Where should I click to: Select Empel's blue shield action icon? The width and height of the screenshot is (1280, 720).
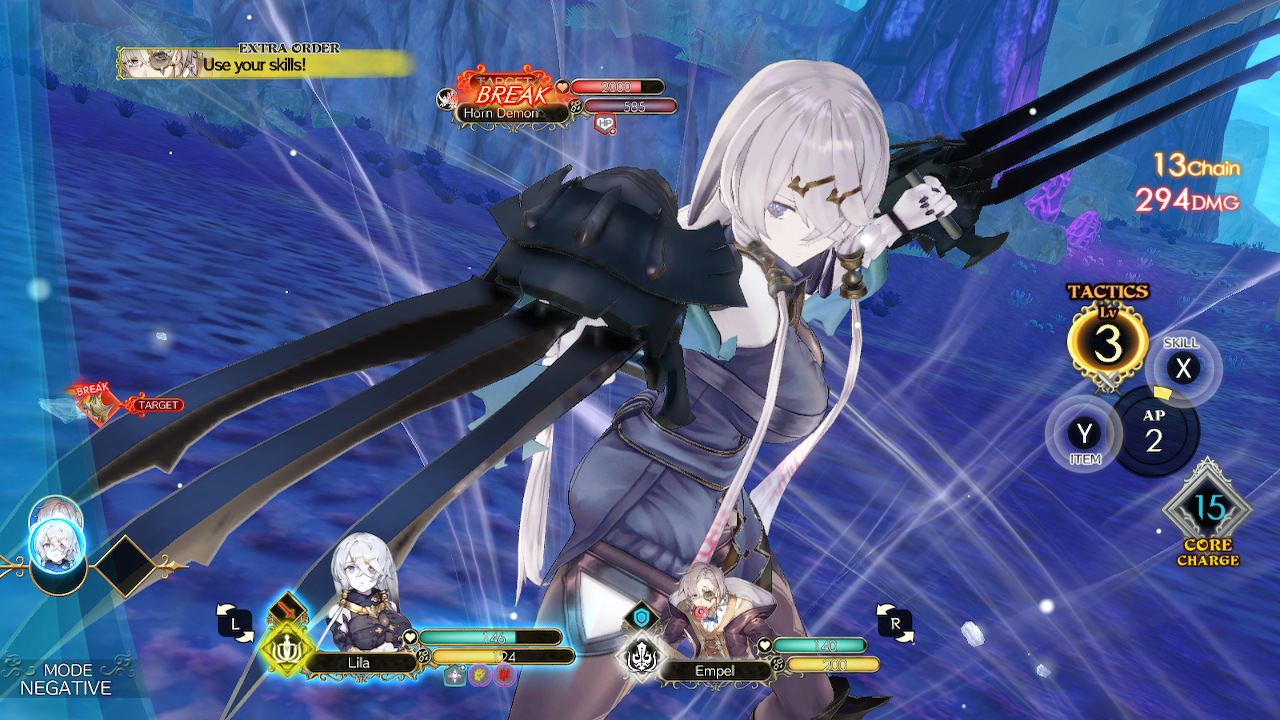point(641,615)
